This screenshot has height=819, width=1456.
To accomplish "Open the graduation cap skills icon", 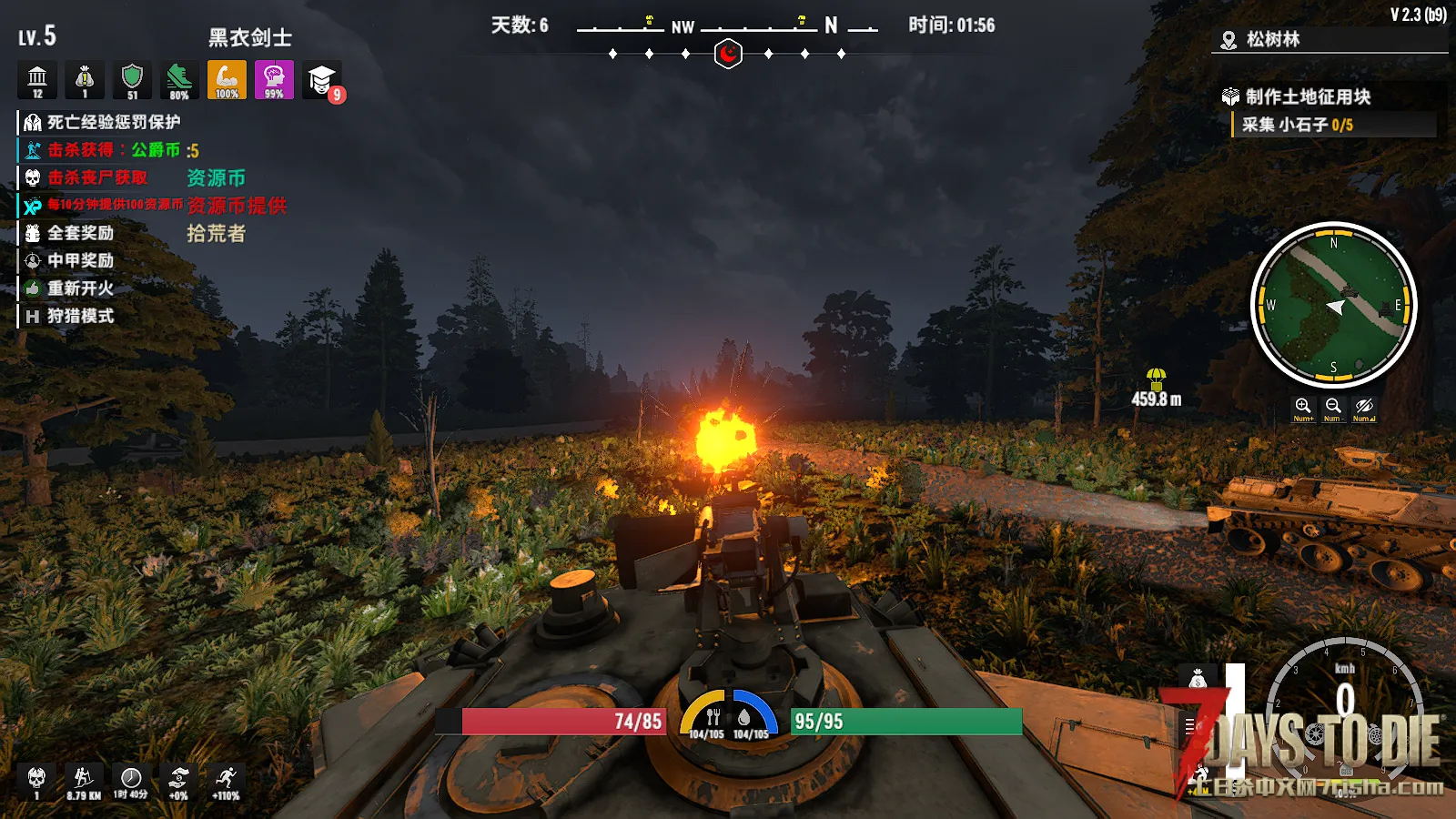I will click(x=321, y=80).
